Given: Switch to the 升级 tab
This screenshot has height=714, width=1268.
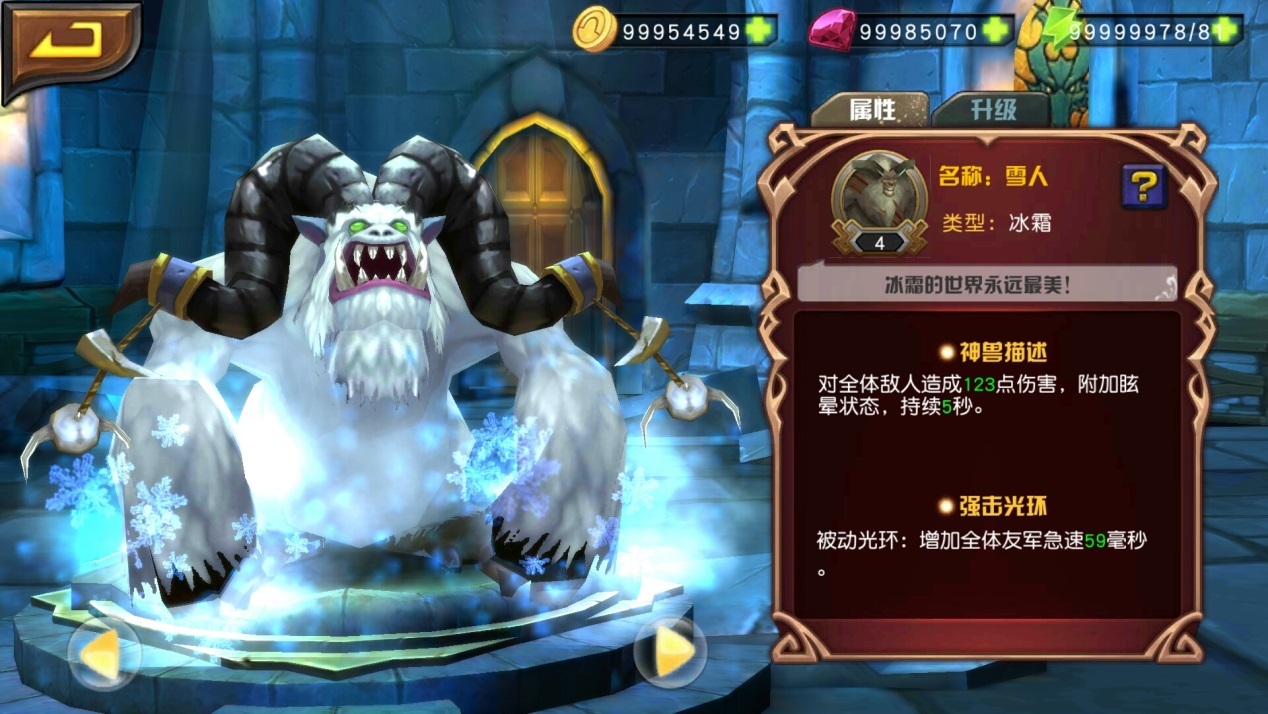Looking at the screenshot, I should point(991,109).
